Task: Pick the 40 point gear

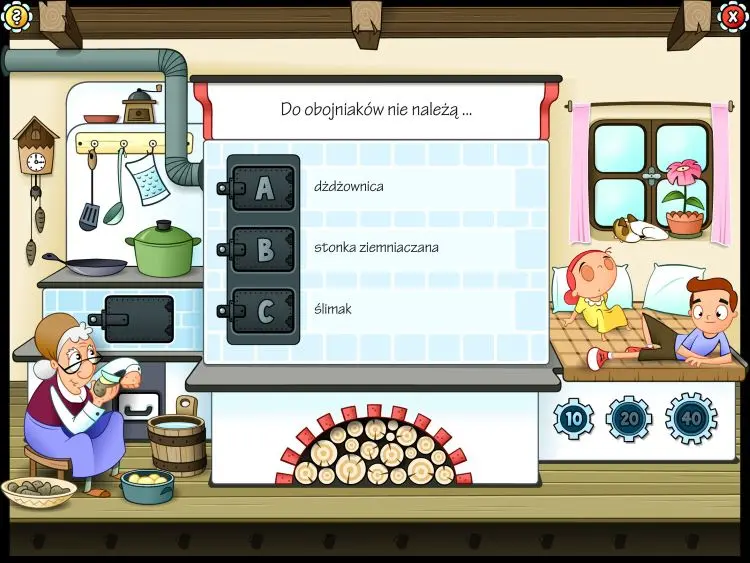Action: pyautogui.click(x=691, y=419)
